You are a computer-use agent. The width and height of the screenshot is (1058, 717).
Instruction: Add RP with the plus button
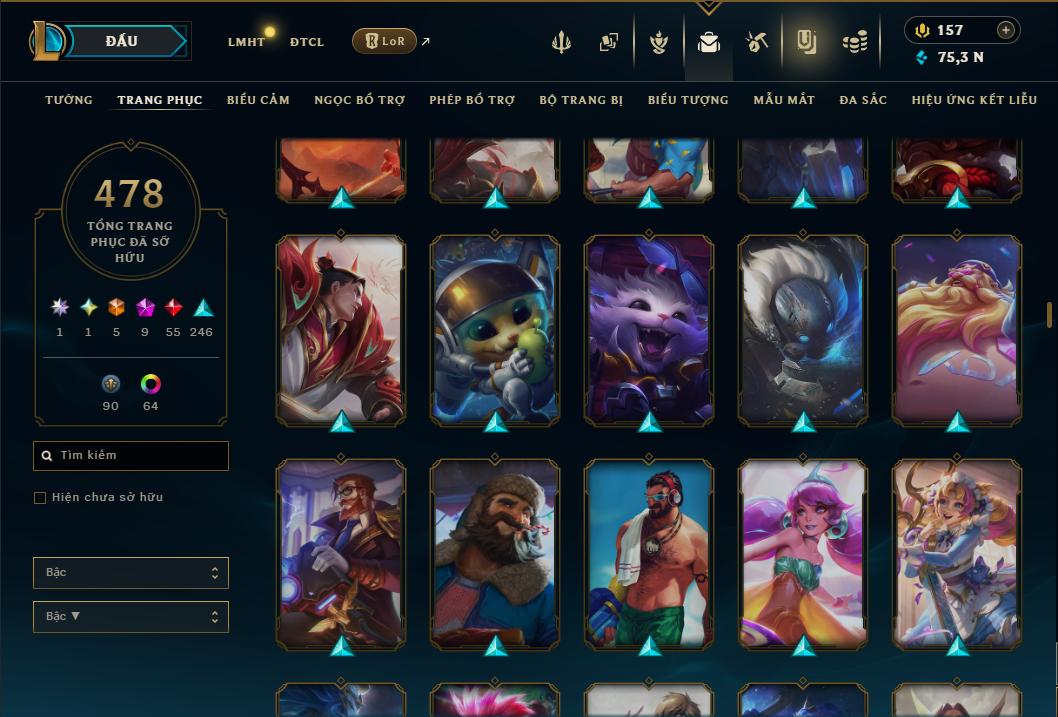[x=1006, y=30]
